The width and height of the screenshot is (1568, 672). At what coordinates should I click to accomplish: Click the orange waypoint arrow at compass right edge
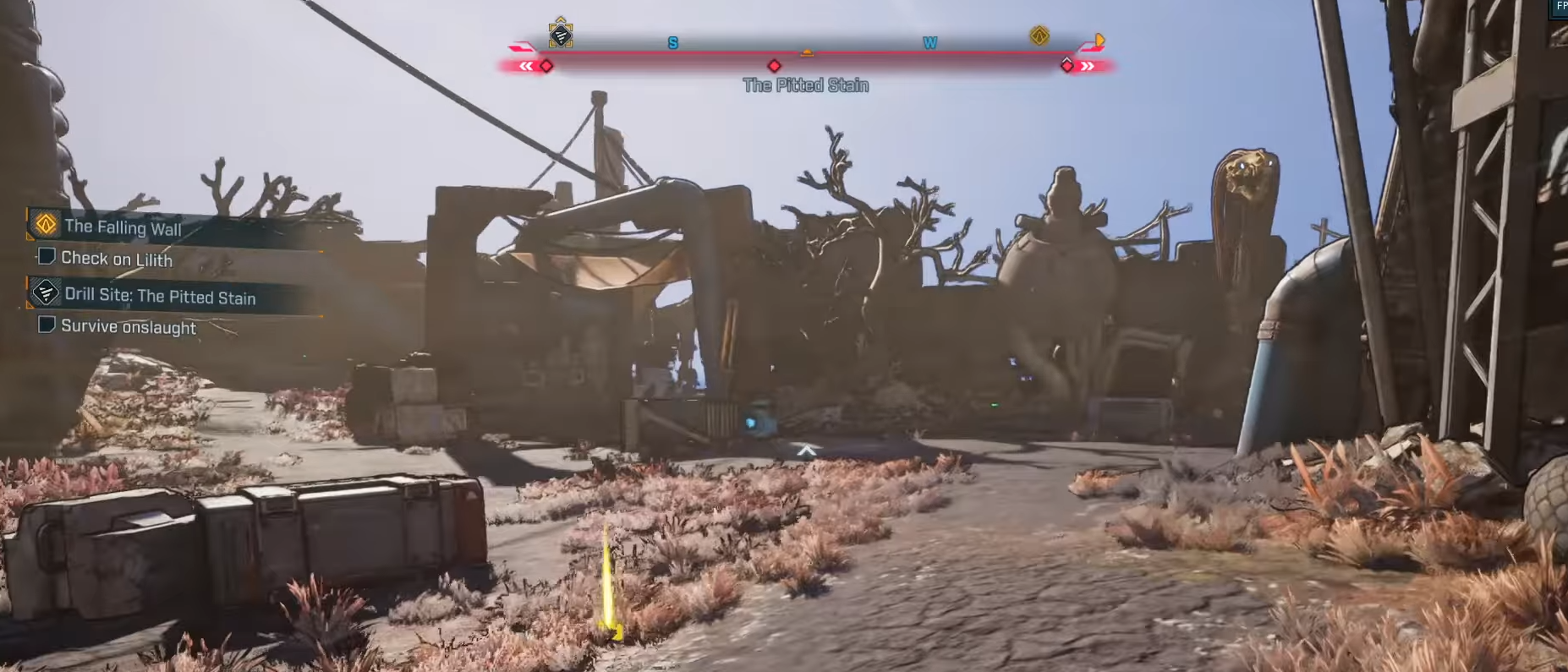point(1099,37)
